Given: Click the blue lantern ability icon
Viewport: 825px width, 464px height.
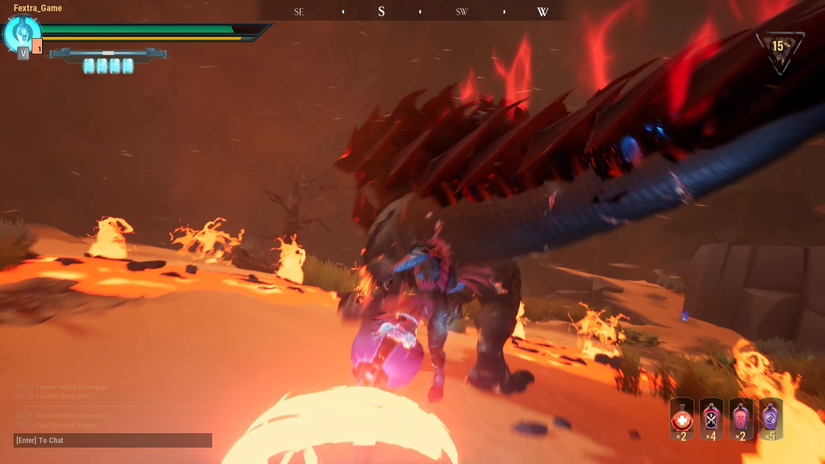Looking at the screenshot, I should [21, 33].
